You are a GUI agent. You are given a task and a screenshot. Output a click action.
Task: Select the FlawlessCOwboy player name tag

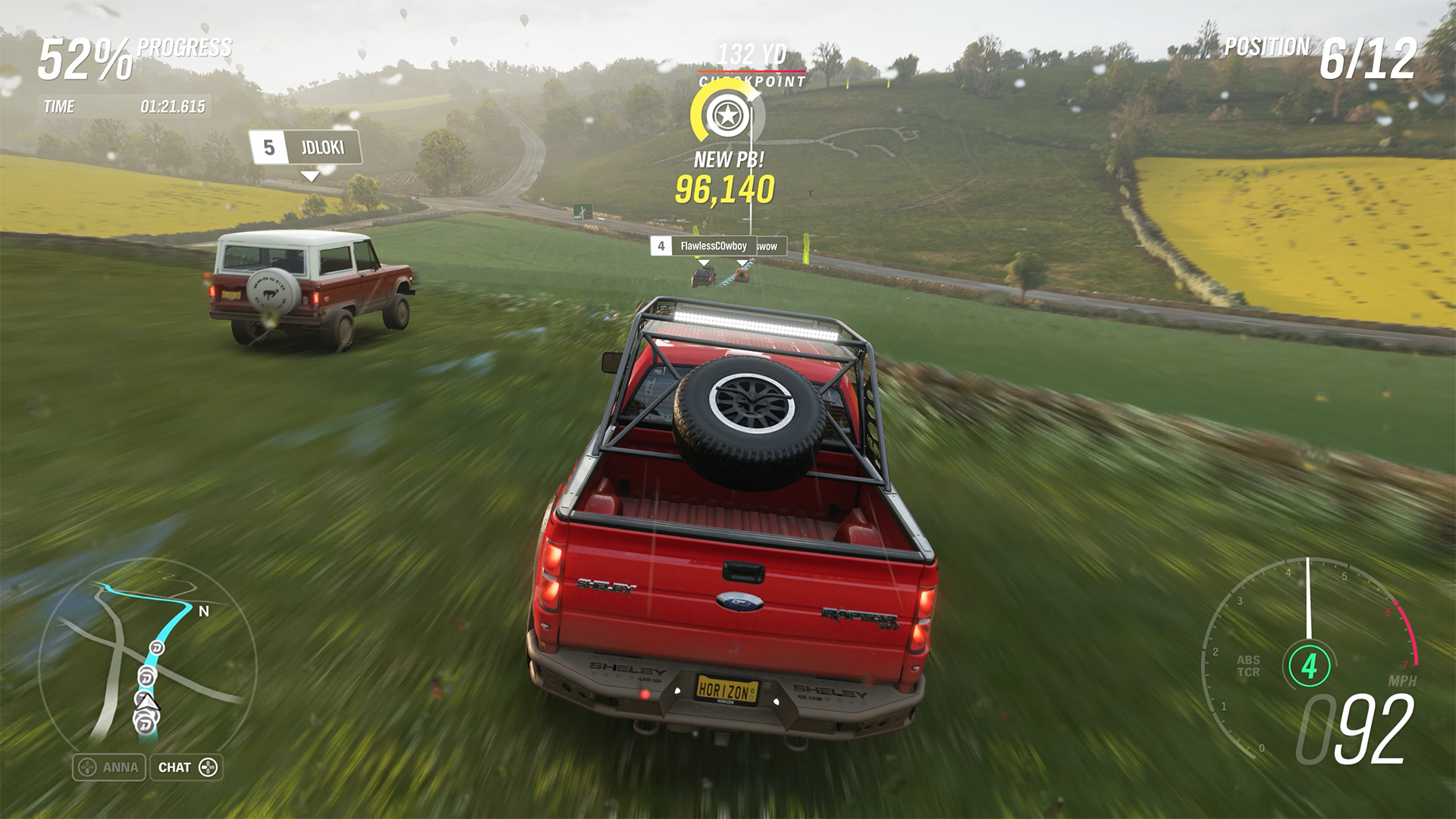coord(704,246)
